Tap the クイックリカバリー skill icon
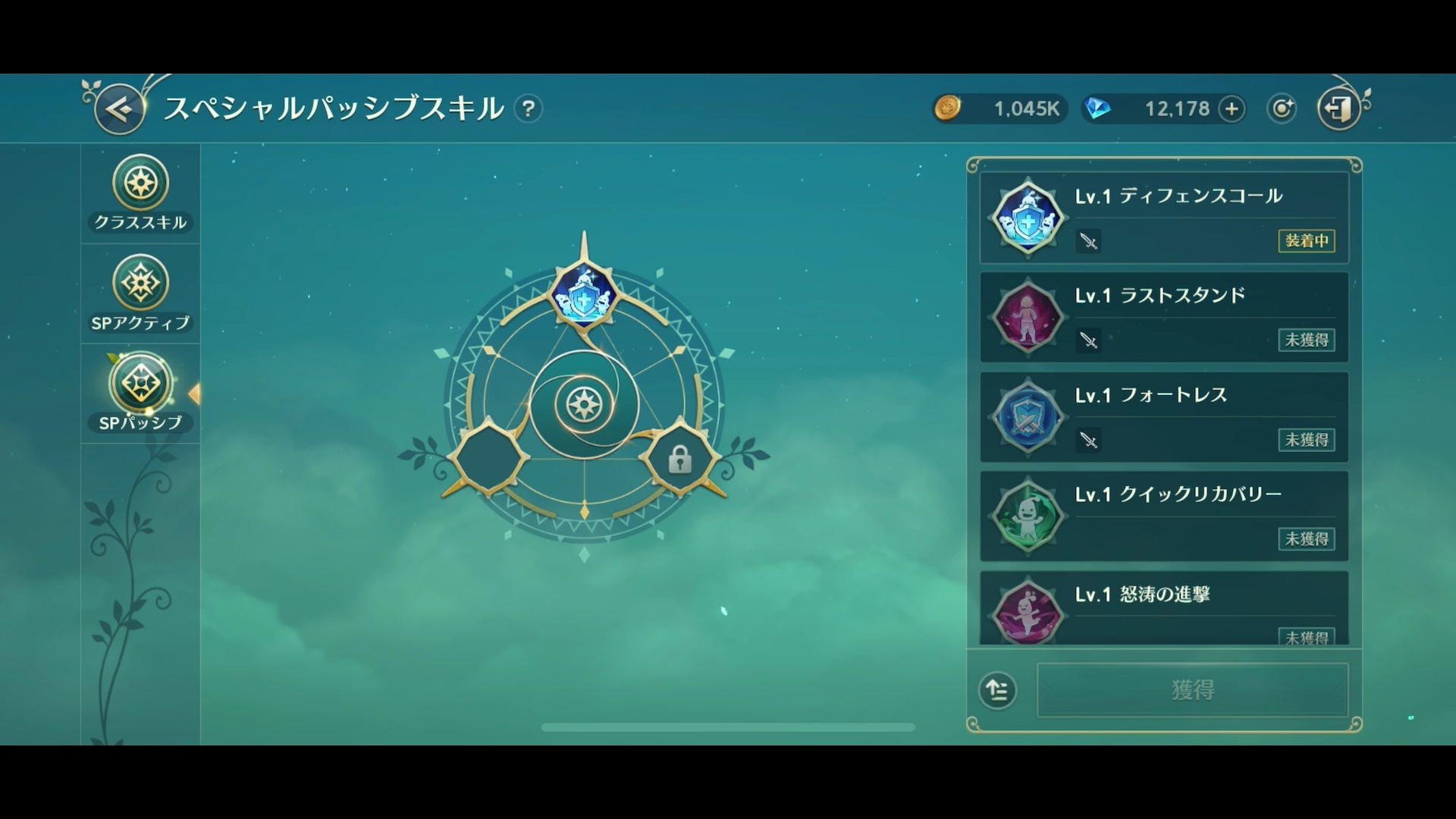 click(x=1028, y=516)
